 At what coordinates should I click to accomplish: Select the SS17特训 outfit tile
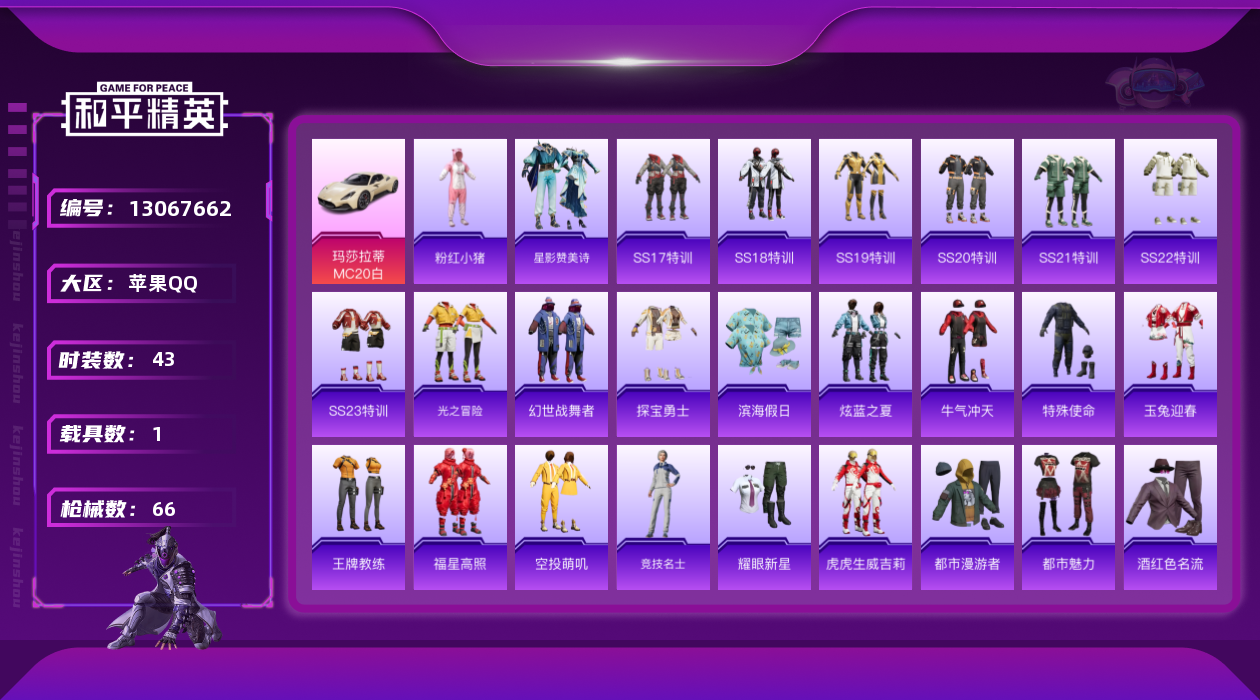(x=663, y=211)
